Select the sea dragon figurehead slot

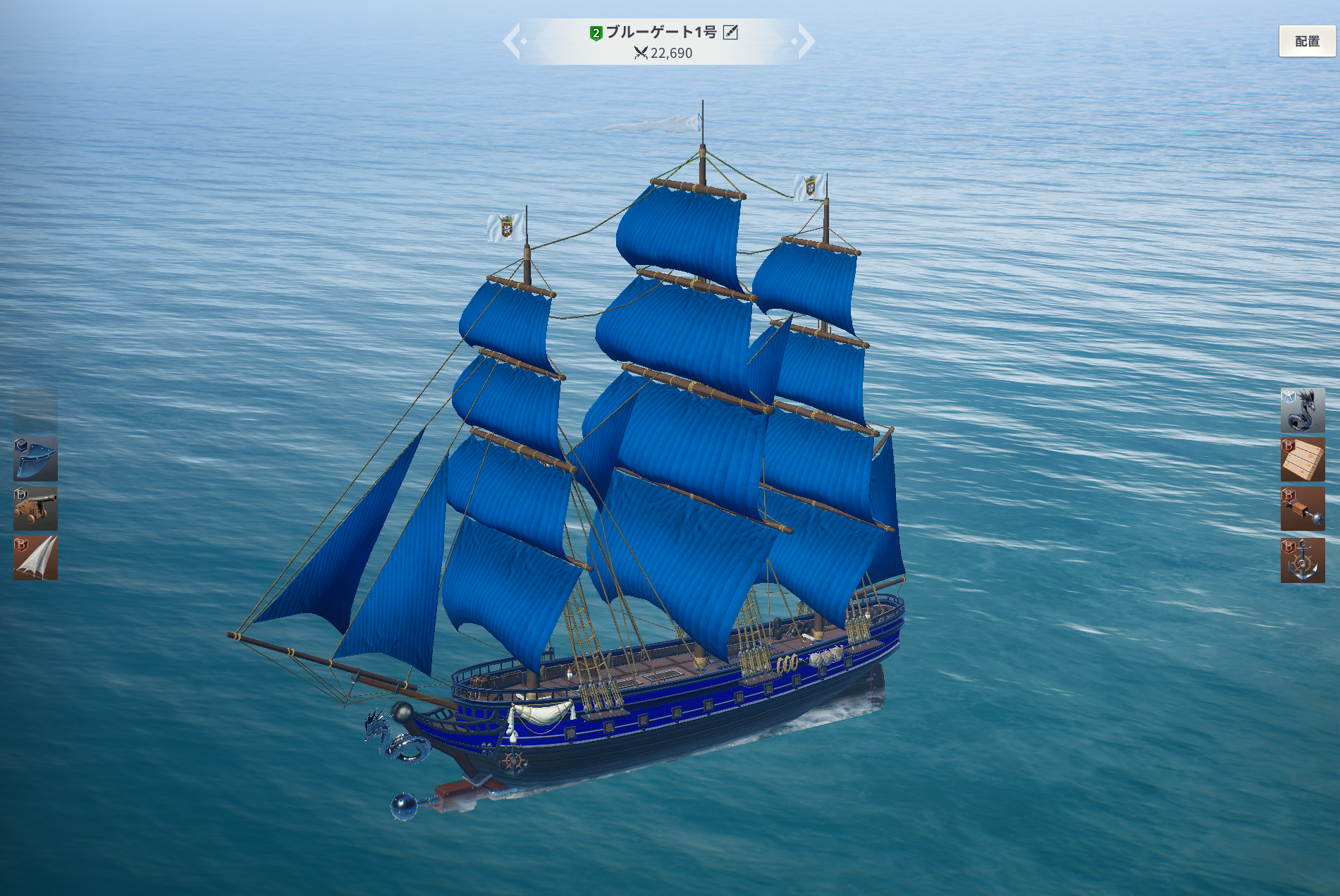(x=1302, y=410)
